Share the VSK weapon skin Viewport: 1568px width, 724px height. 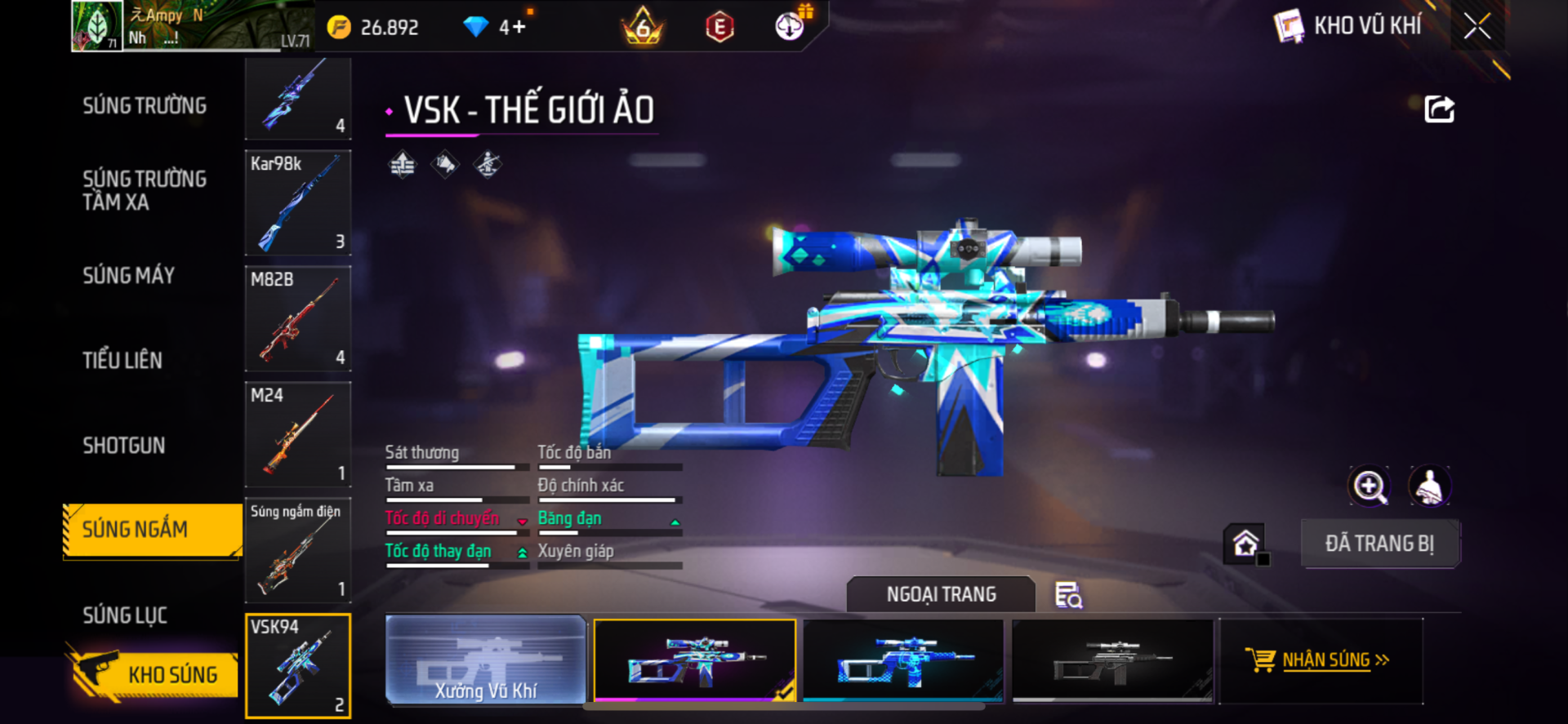(1439, 109)
